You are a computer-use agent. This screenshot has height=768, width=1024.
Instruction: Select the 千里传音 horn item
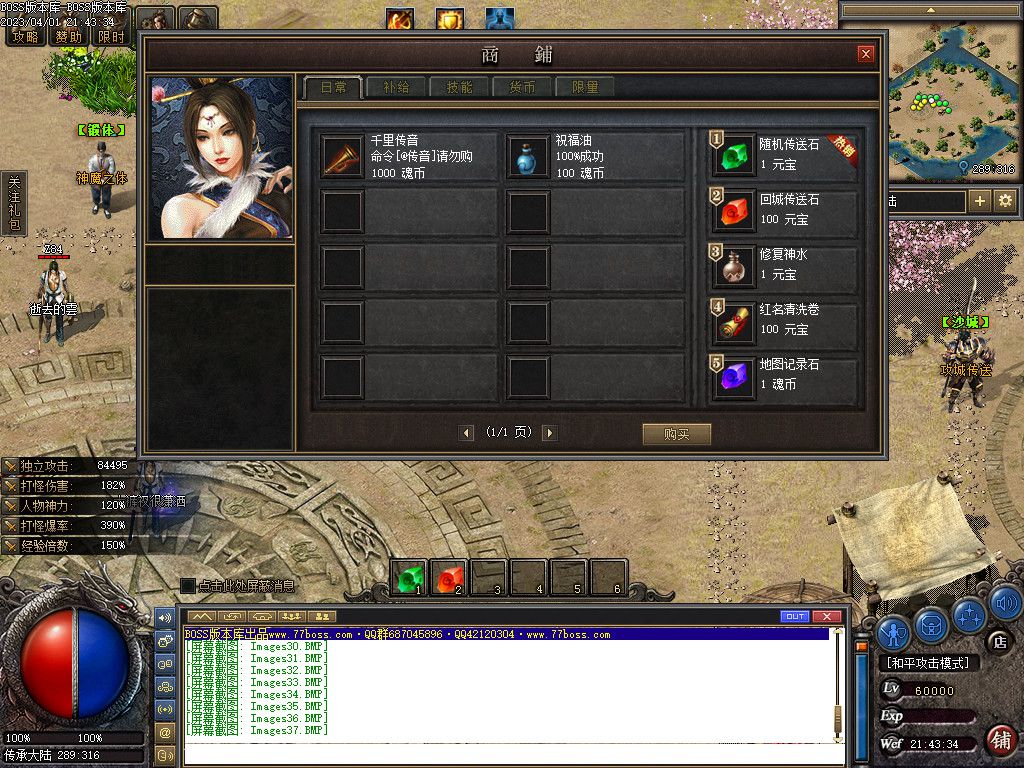(x=342, y=157)
